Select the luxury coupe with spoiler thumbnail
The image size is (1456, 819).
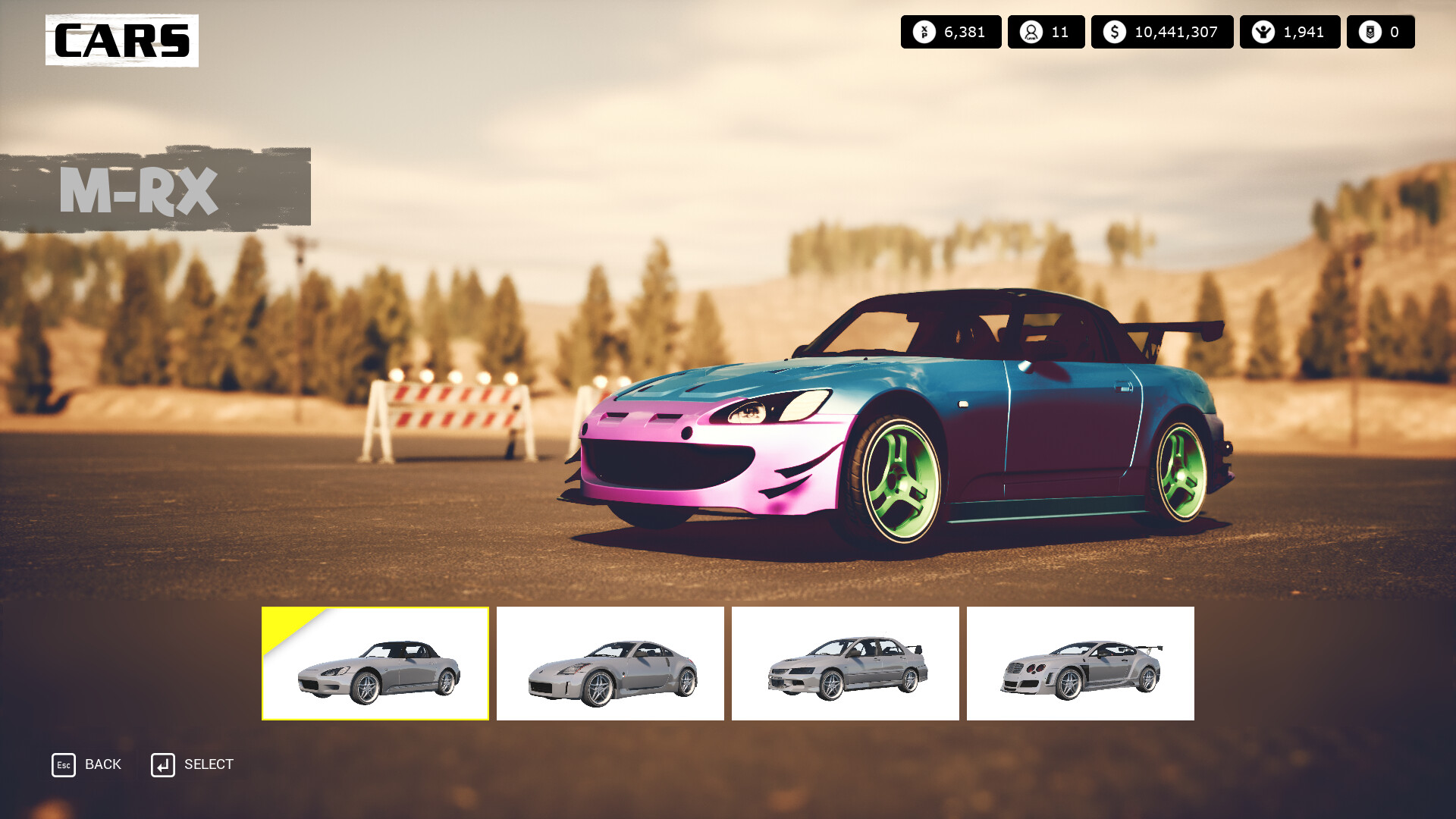1080,662
